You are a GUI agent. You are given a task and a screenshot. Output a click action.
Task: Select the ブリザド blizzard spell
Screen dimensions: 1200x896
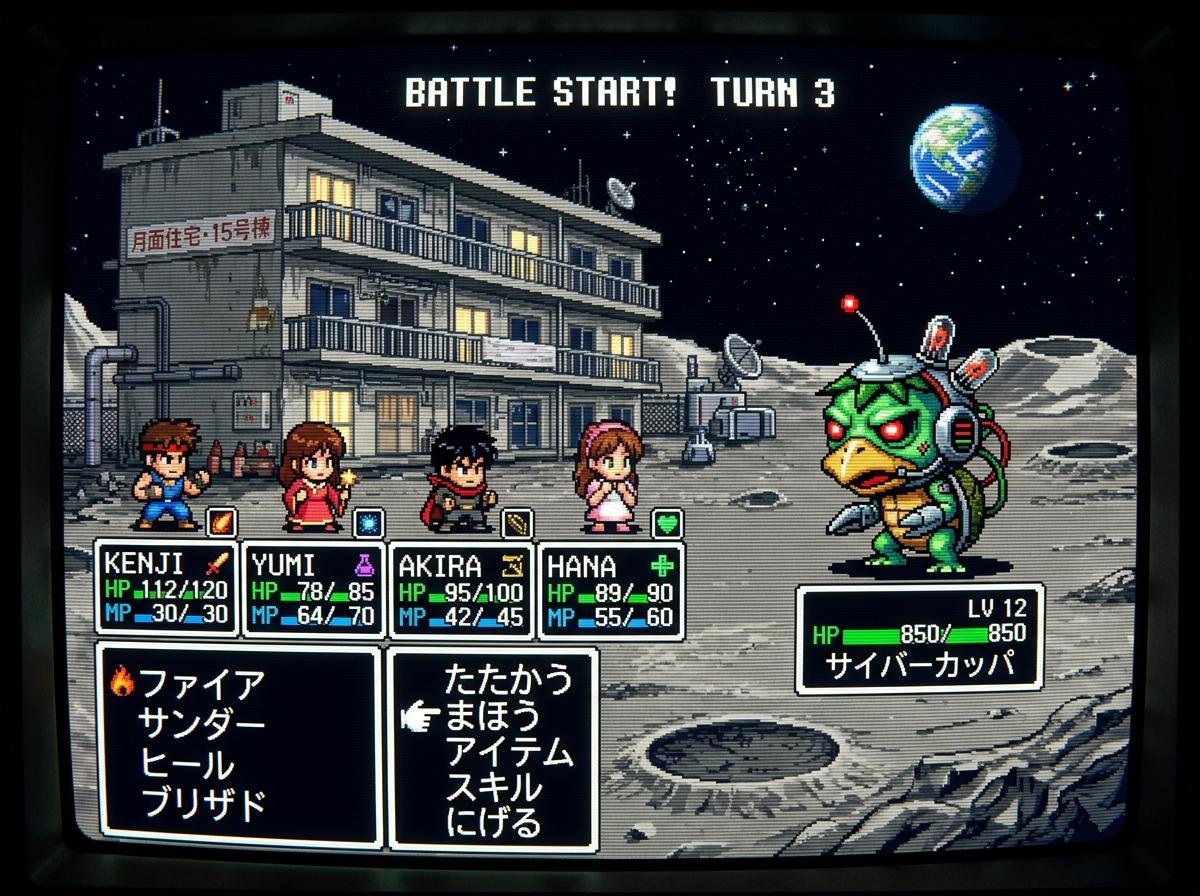(202, 803)
